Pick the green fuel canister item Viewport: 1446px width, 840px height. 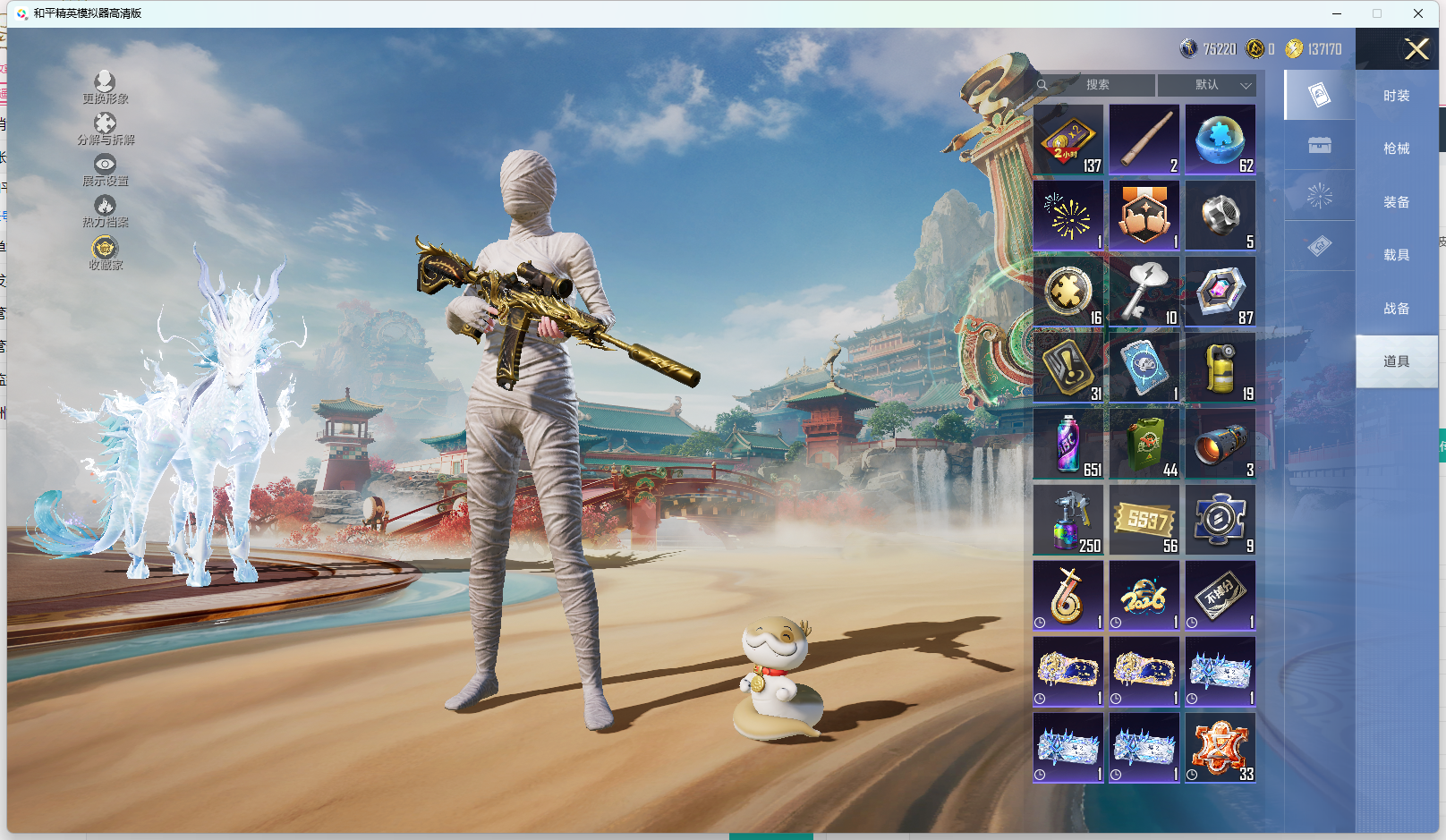pyautogui.click(x=1144, y=444)
